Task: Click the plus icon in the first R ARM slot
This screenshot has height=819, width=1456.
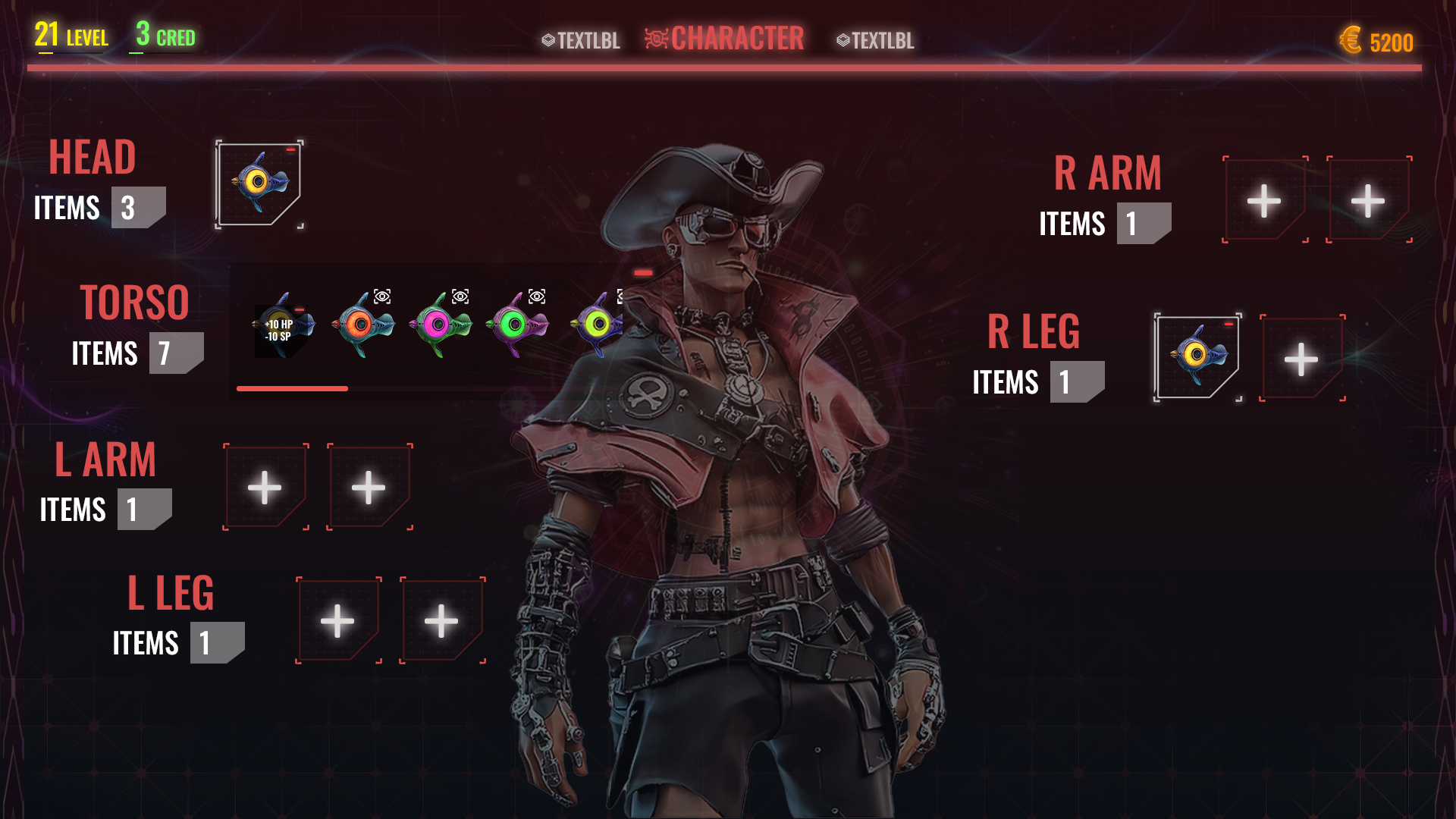Action: click(x=1265, y=202)
